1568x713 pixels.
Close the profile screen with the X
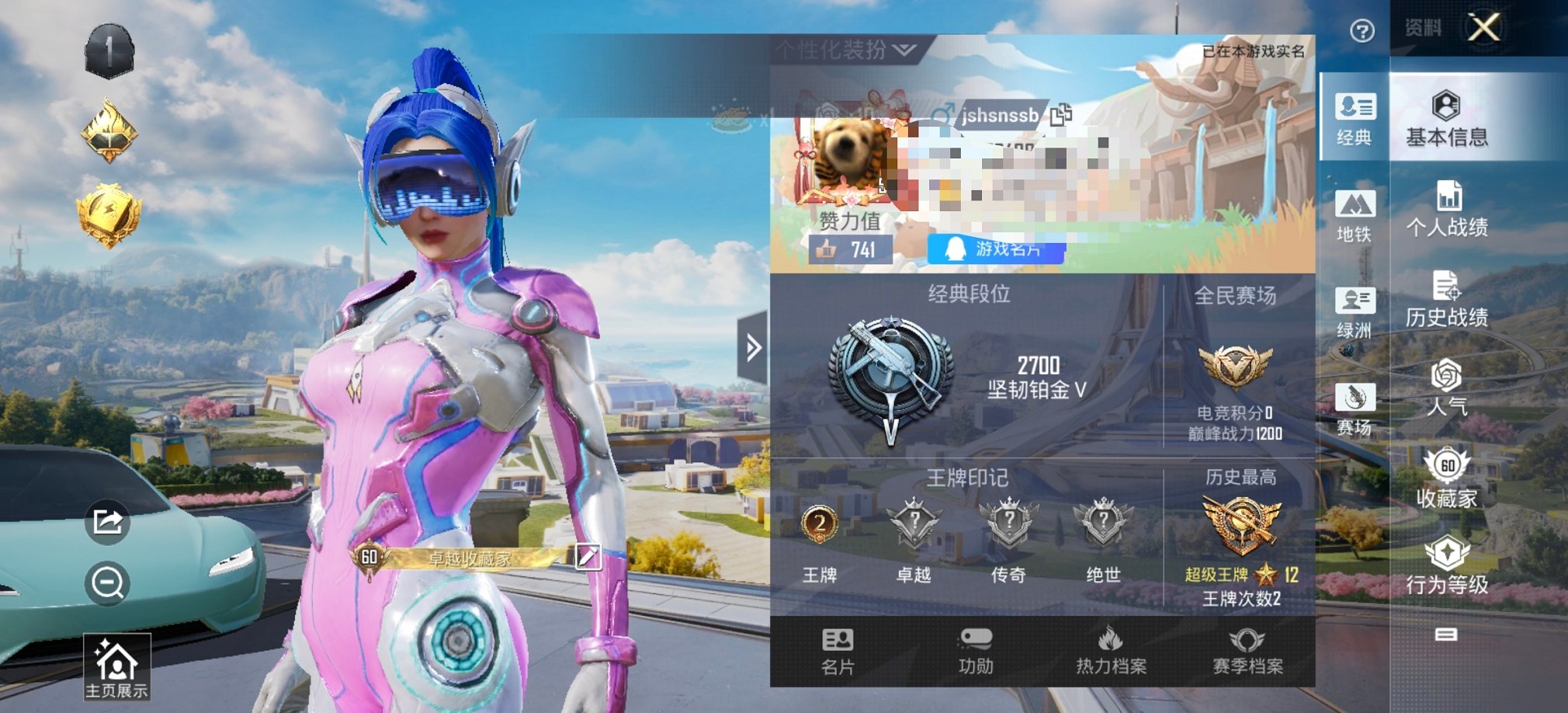(1484, 28)
